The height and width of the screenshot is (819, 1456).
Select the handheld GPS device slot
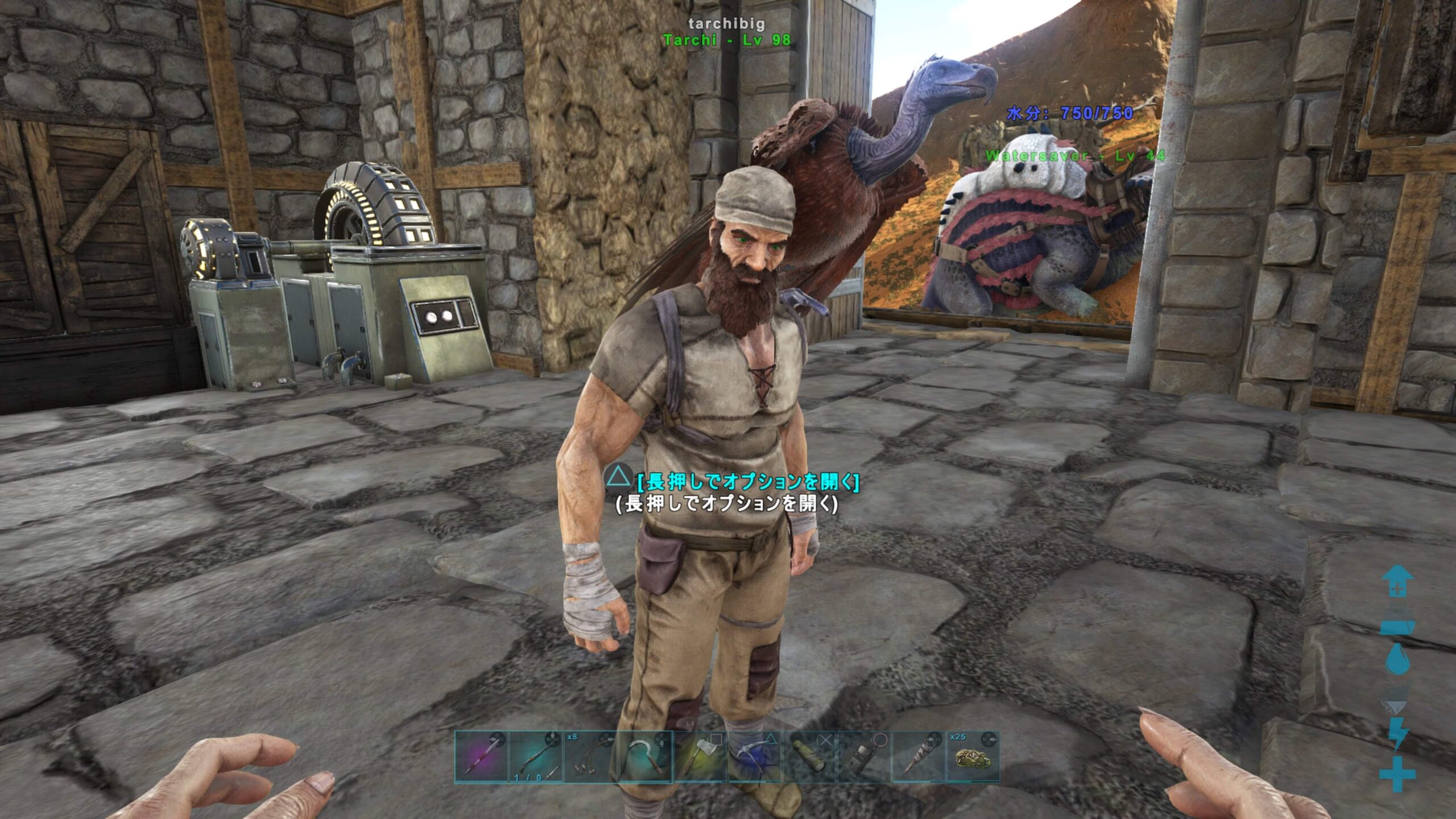point(863,757)
